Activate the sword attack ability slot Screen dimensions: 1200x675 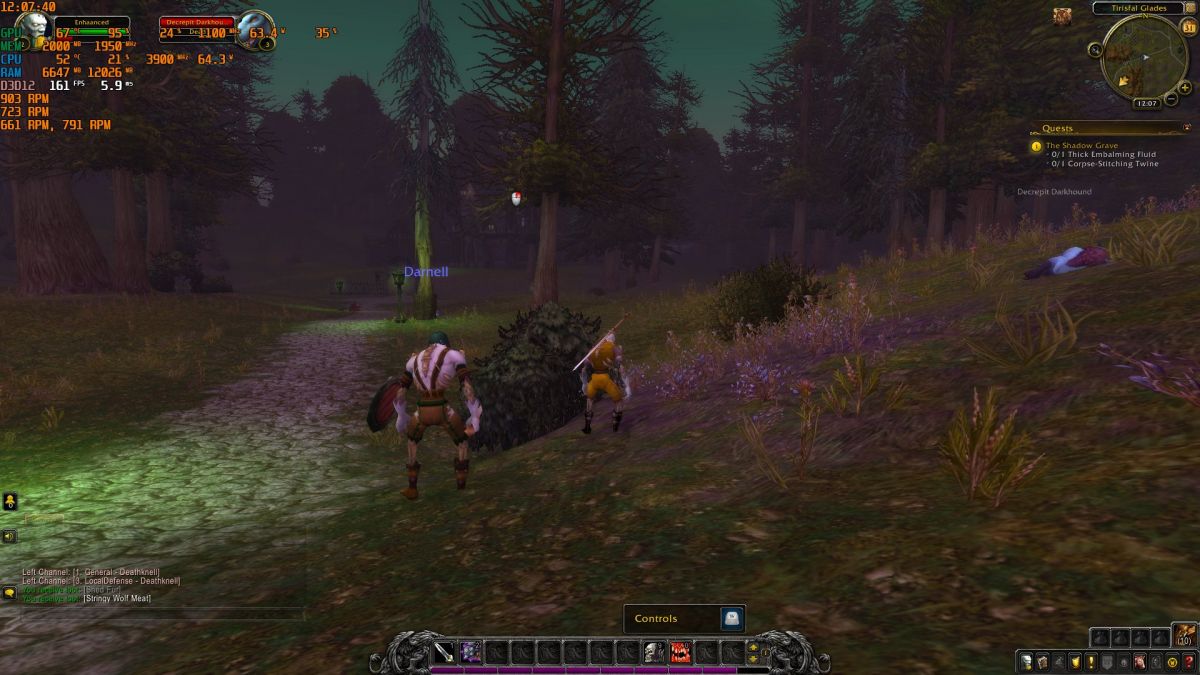(x=443, y=652)
